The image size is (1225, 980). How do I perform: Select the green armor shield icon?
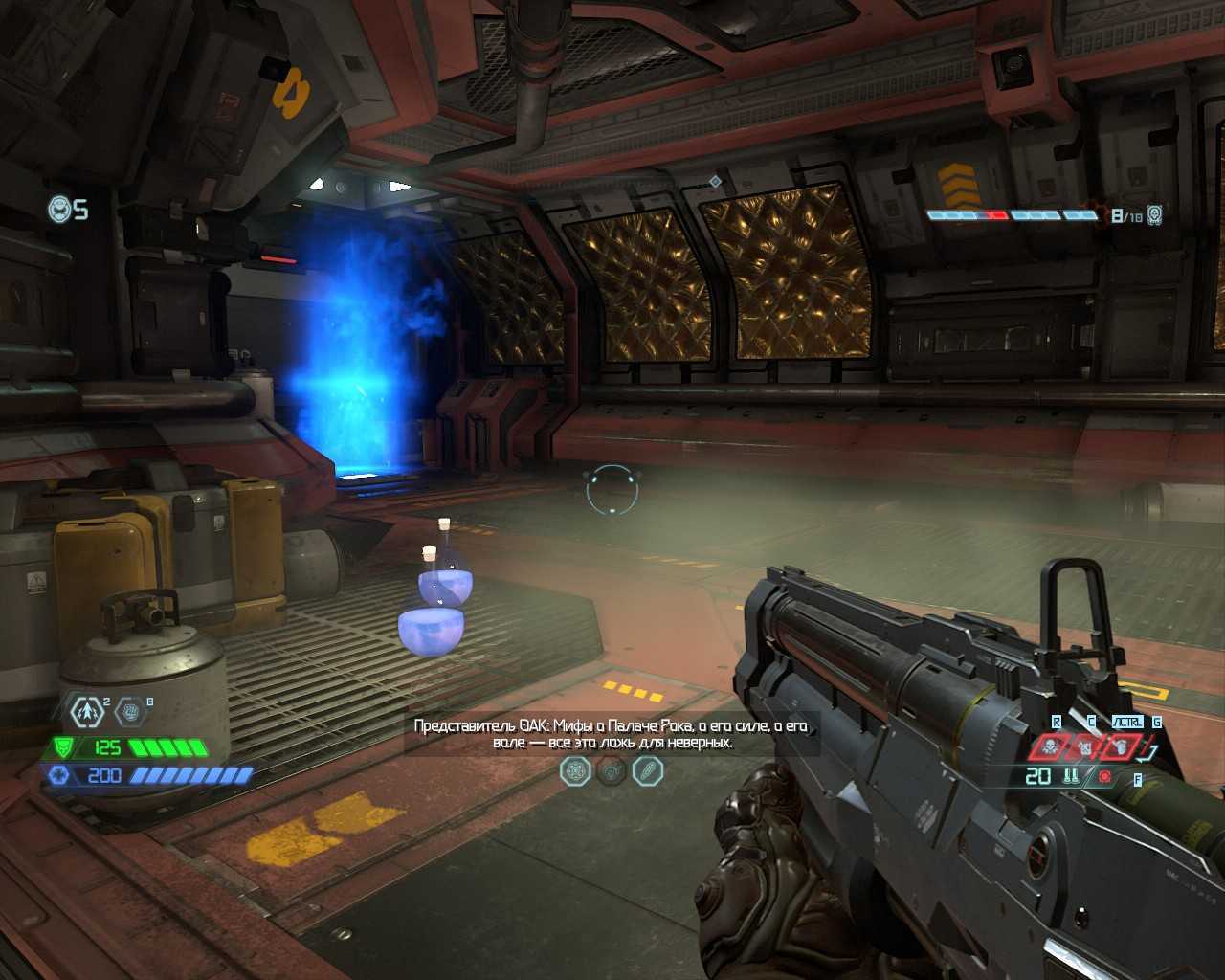[62, 747]
